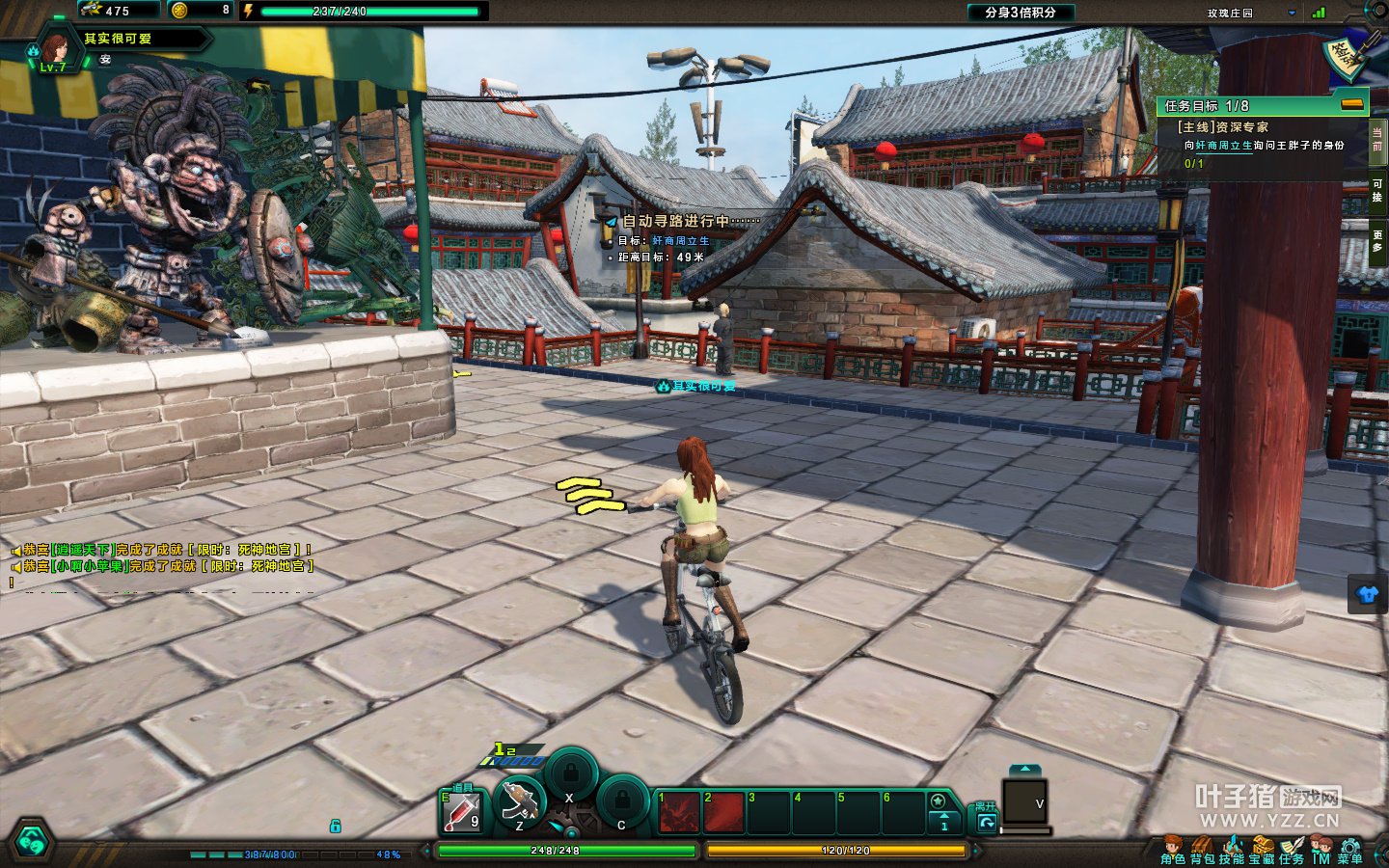Expand the 玫瑰庄园 location dropdown
The image size is (1389, 868).
(1292, 14)
